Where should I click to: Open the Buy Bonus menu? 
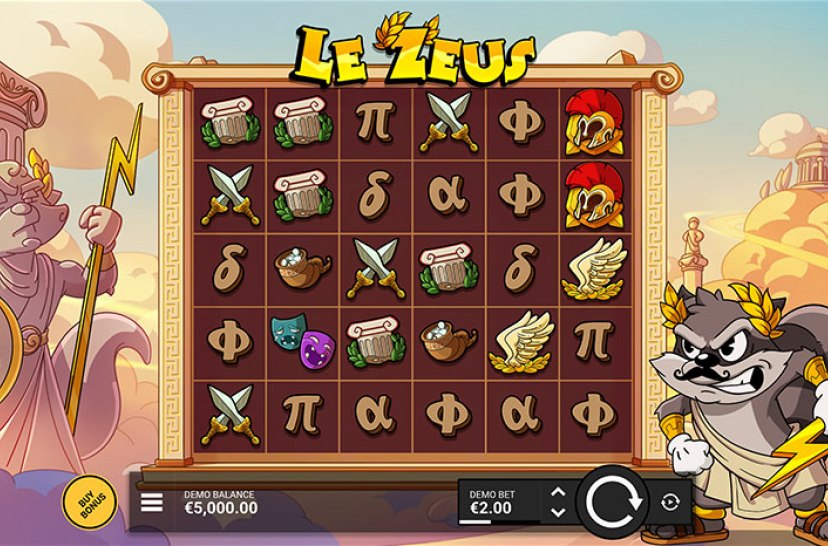pyautogui.click(x=83, y=500)
